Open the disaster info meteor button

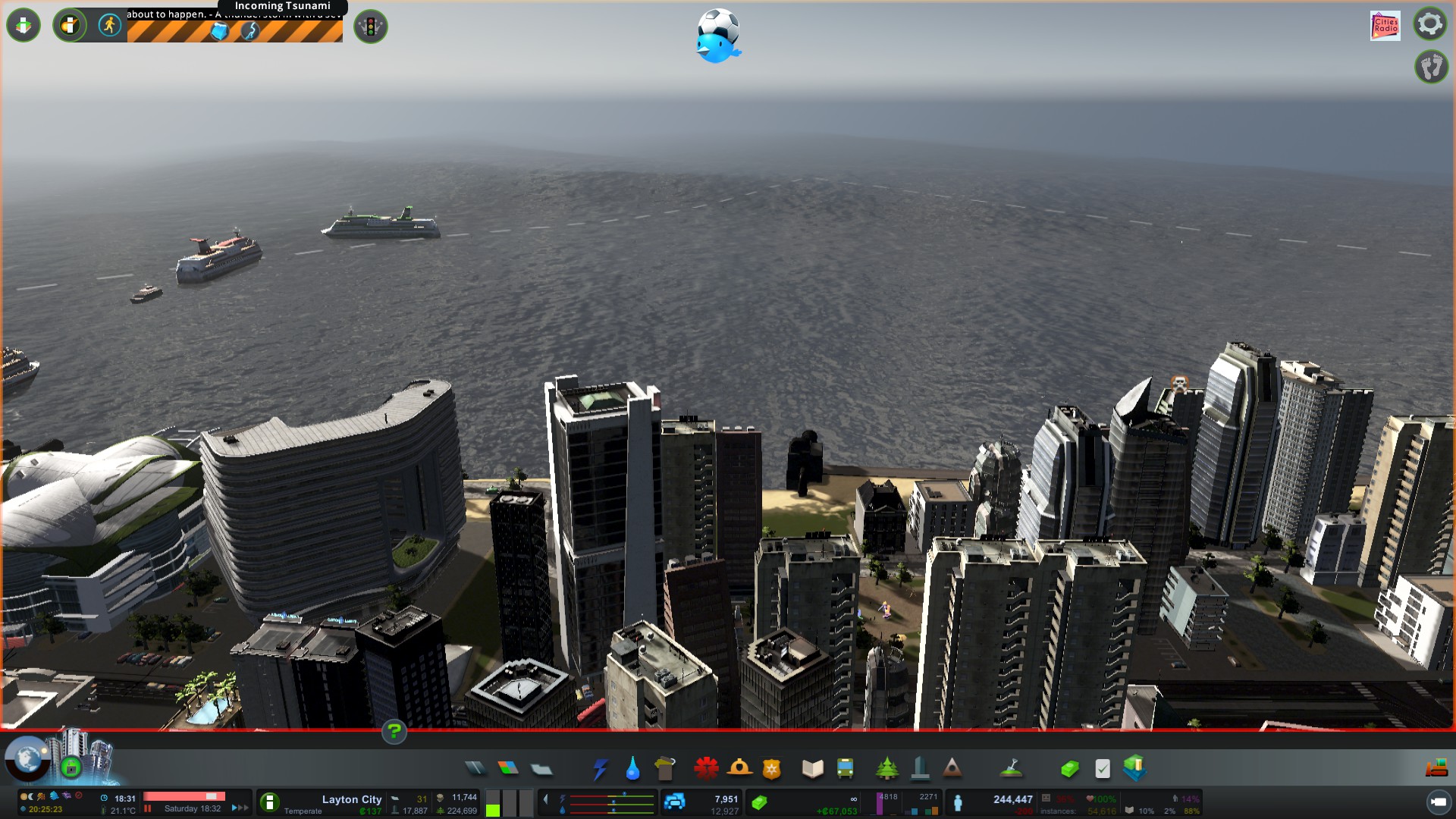(70, 26)
